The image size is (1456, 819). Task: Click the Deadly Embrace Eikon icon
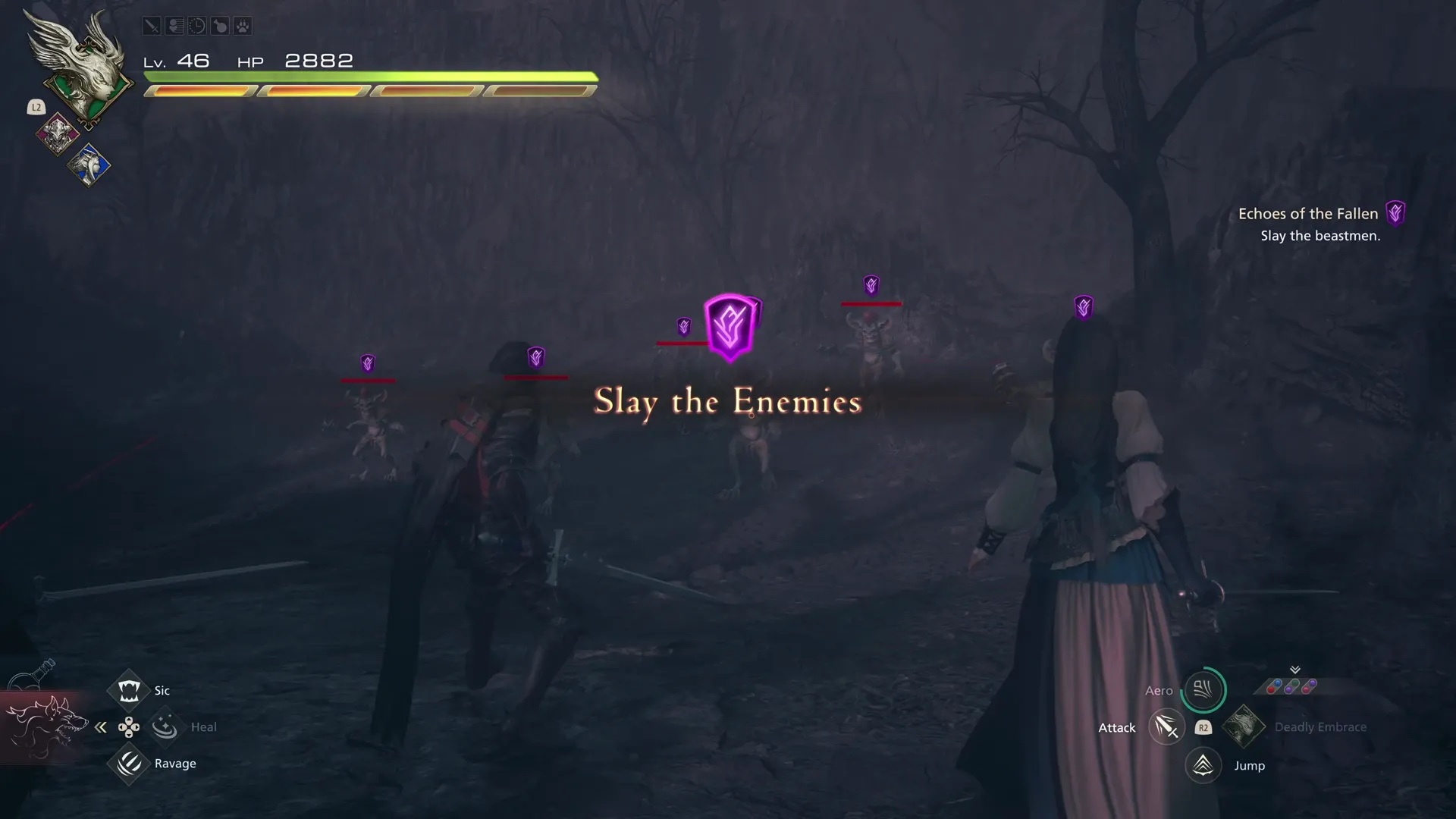(x=1244, y=726)
